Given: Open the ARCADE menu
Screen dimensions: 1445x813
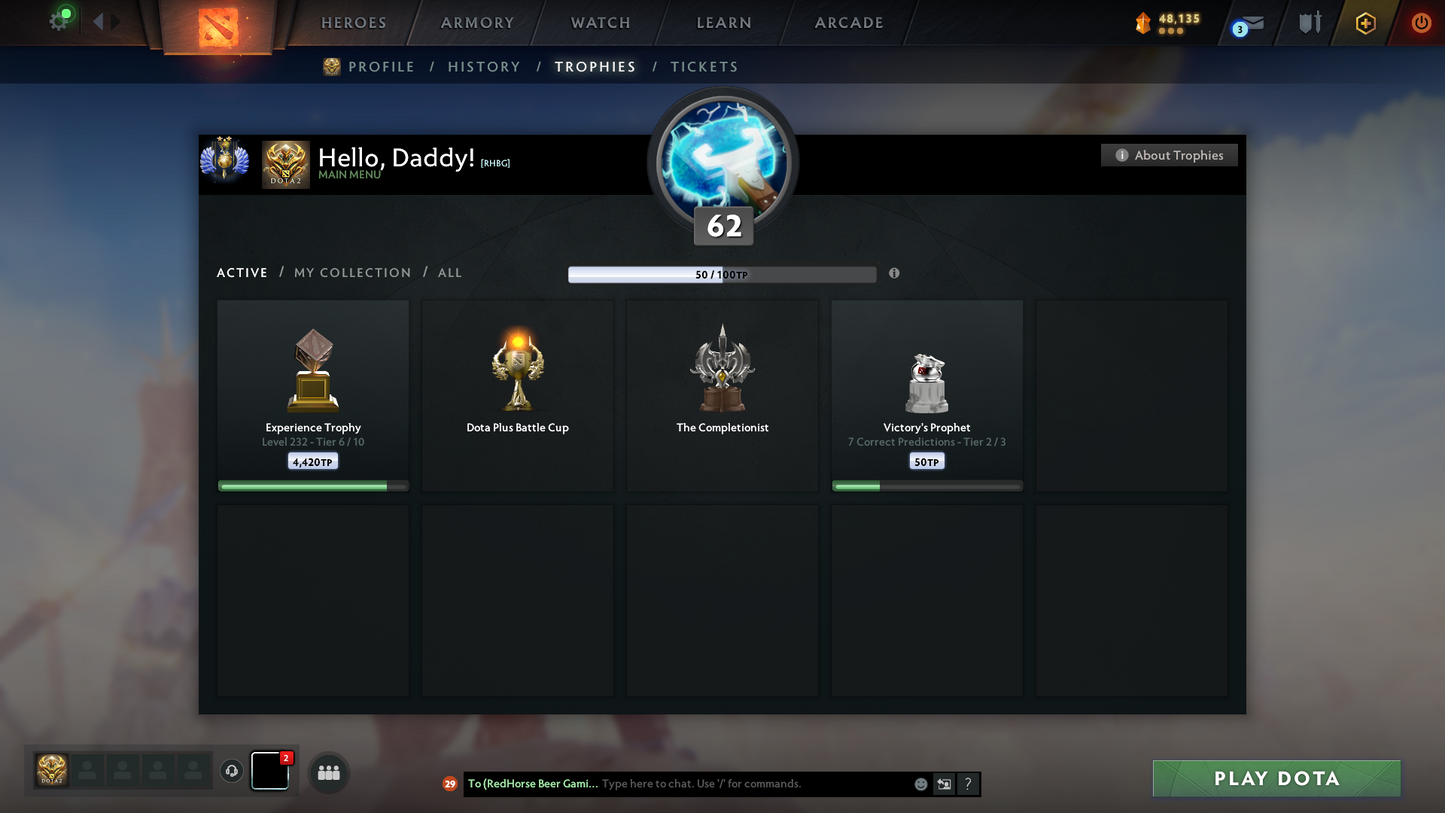Looking at the screenshot, I should (847, 22).
